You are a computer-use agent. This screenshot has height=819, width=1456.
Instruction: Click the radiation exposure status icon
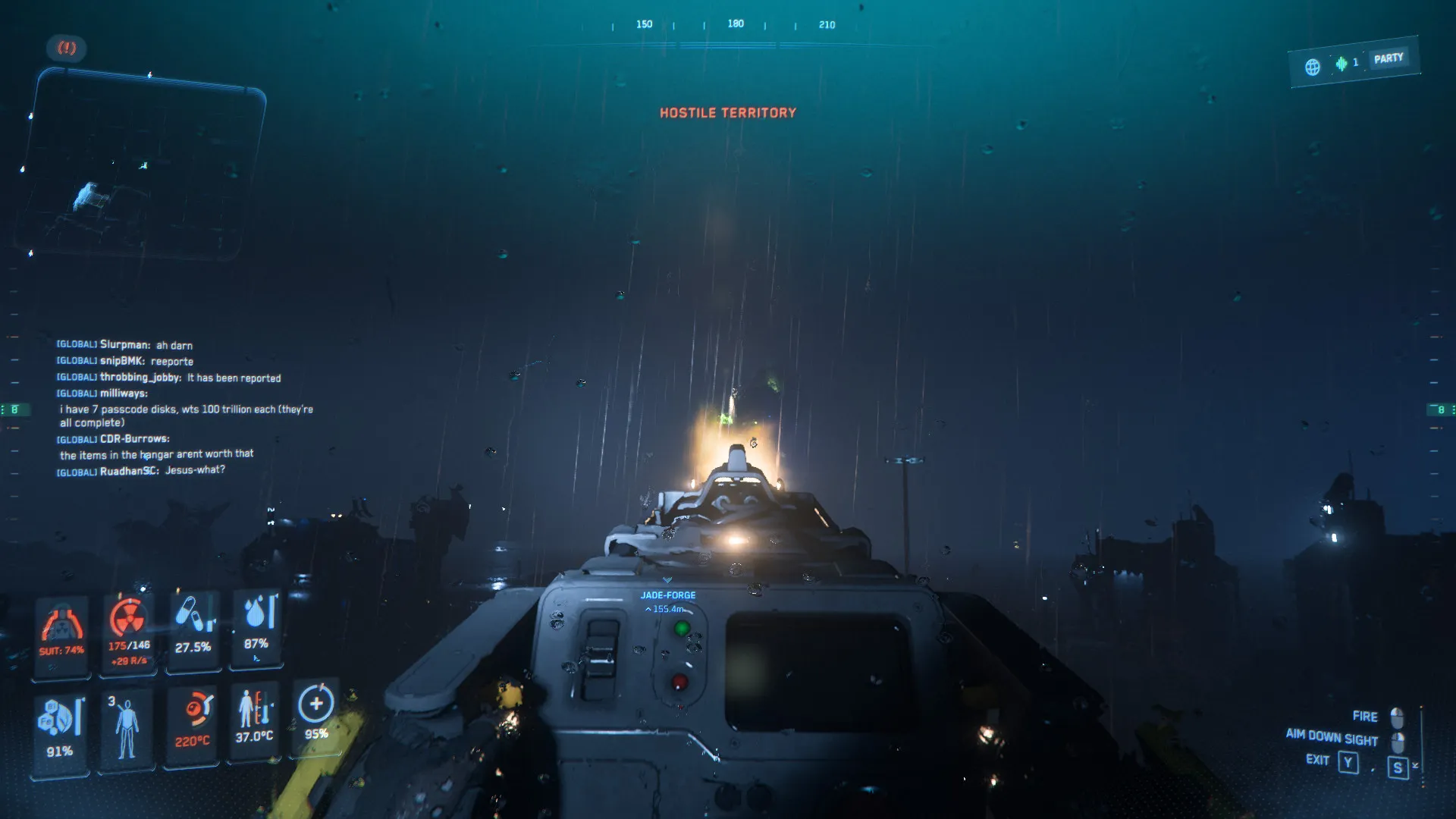(128, 618)
